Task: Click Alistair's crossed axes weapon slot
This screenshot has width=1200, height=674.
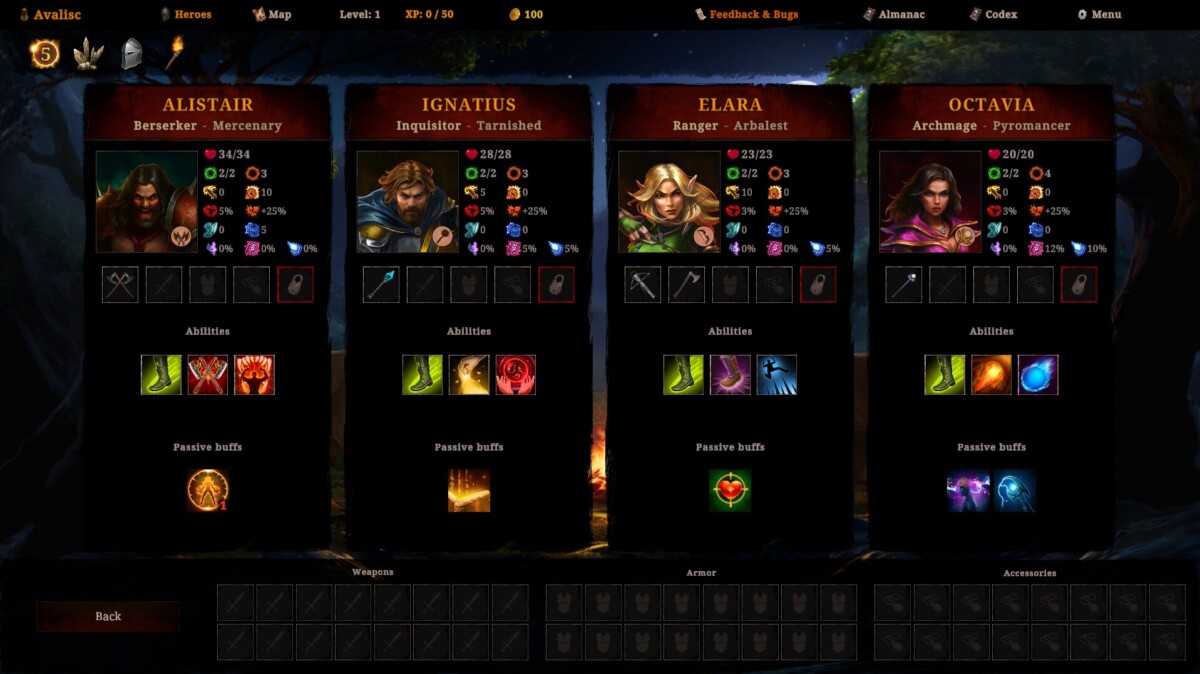Action: (121, 285)
